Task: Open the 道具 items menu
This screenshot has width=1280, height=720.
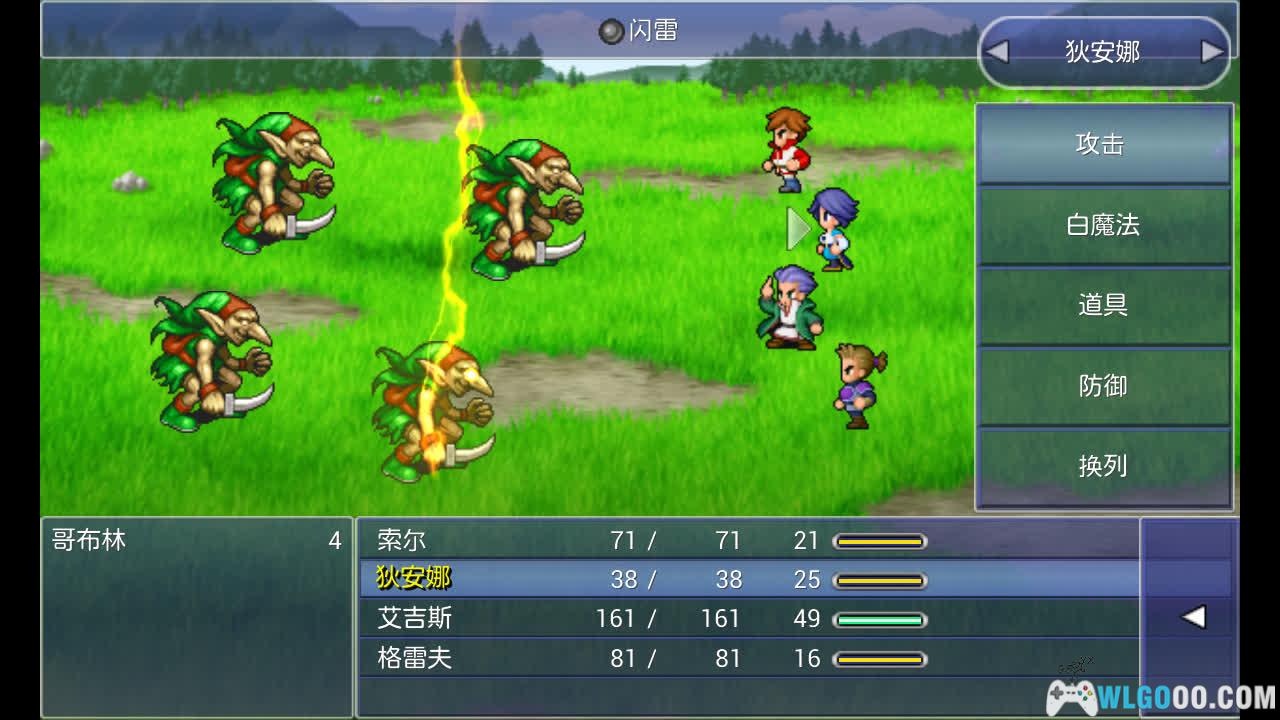Action: point(1102,305)
